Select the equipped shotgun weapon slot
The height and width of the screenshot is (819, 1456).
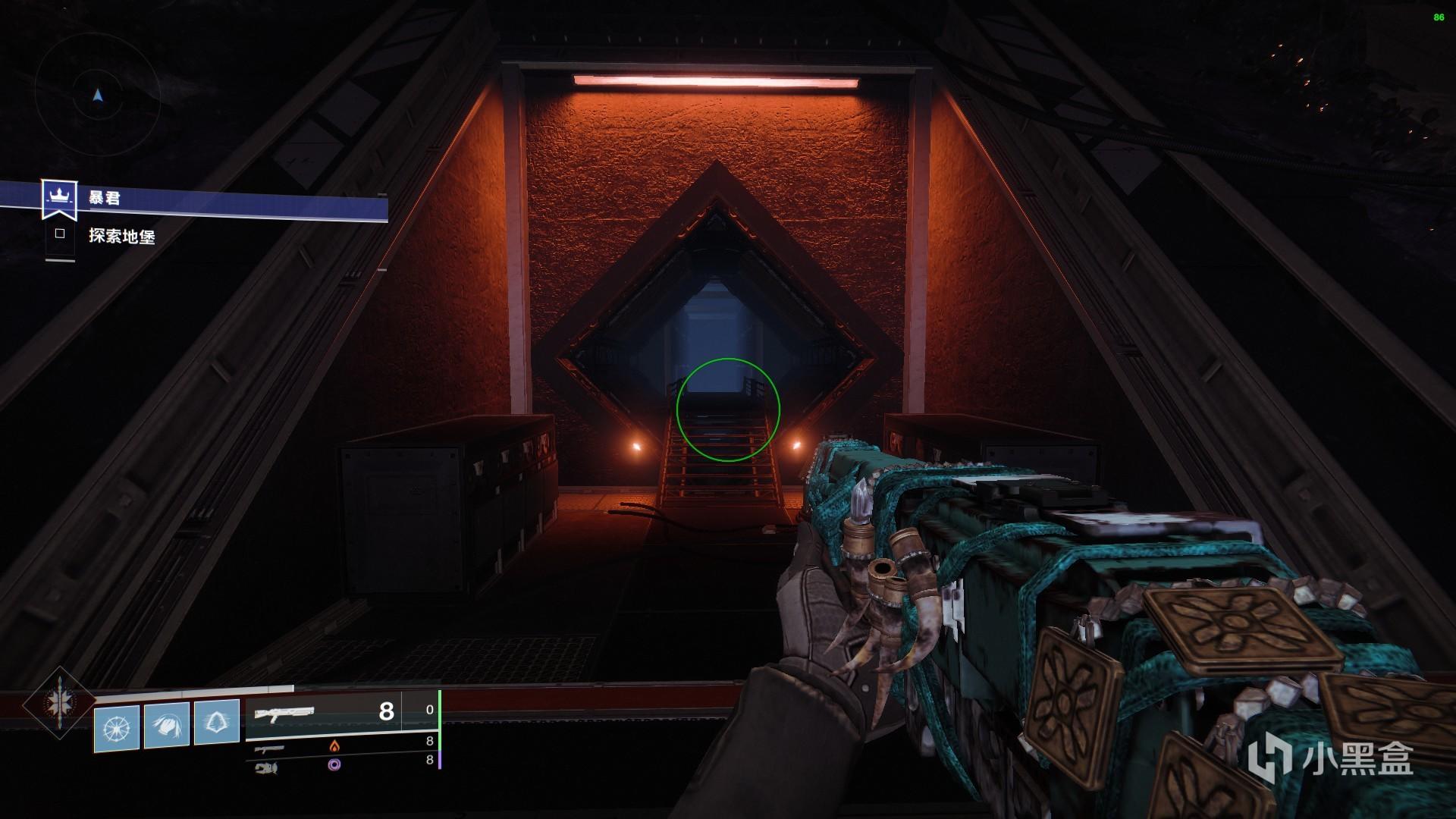(x=323, y=712)
